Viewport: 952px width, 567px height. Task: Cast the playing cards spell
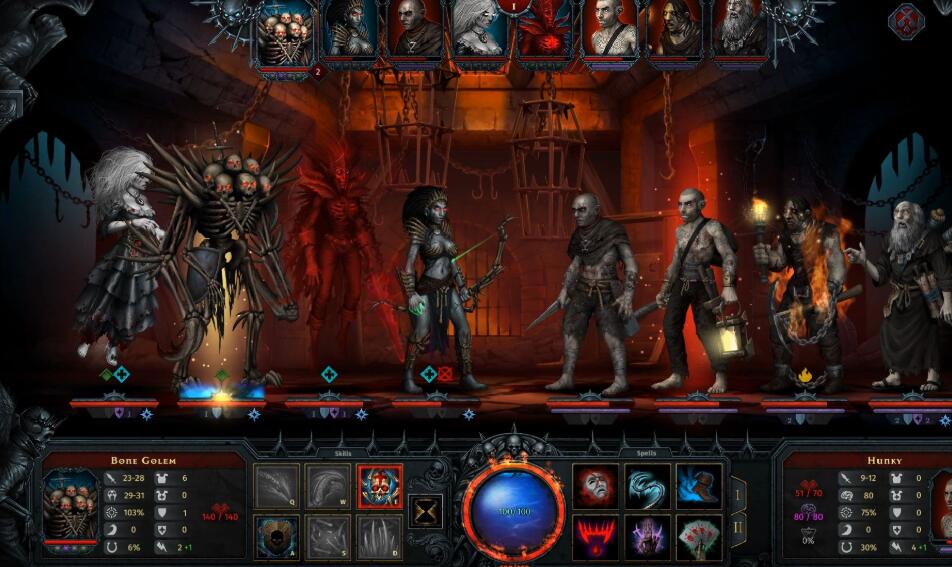pos(699,537)
